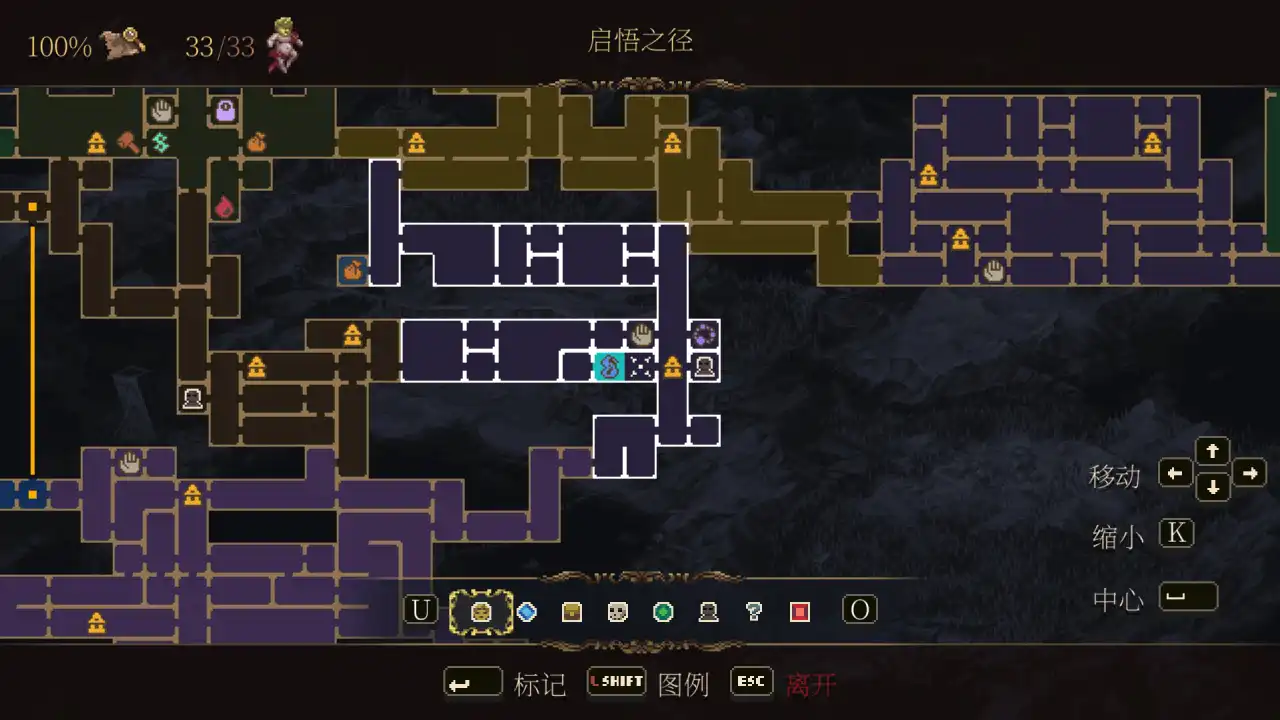This screenshot has width=1280, height=720.
Task: Click a white hand icon on the map
Action: [x=643, y=332]
